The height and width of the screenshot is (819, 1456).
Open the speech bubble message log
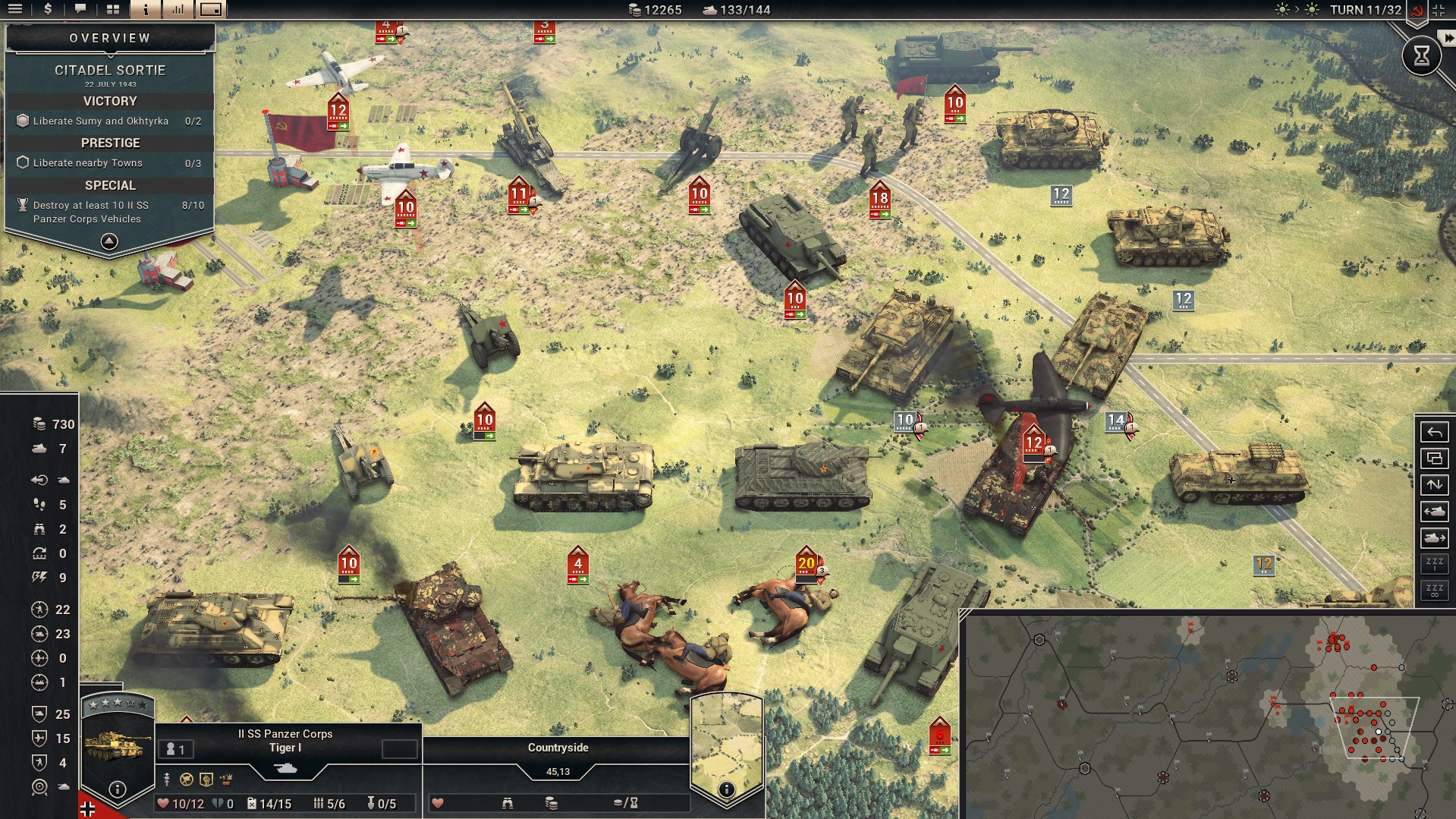click(80, 9)
